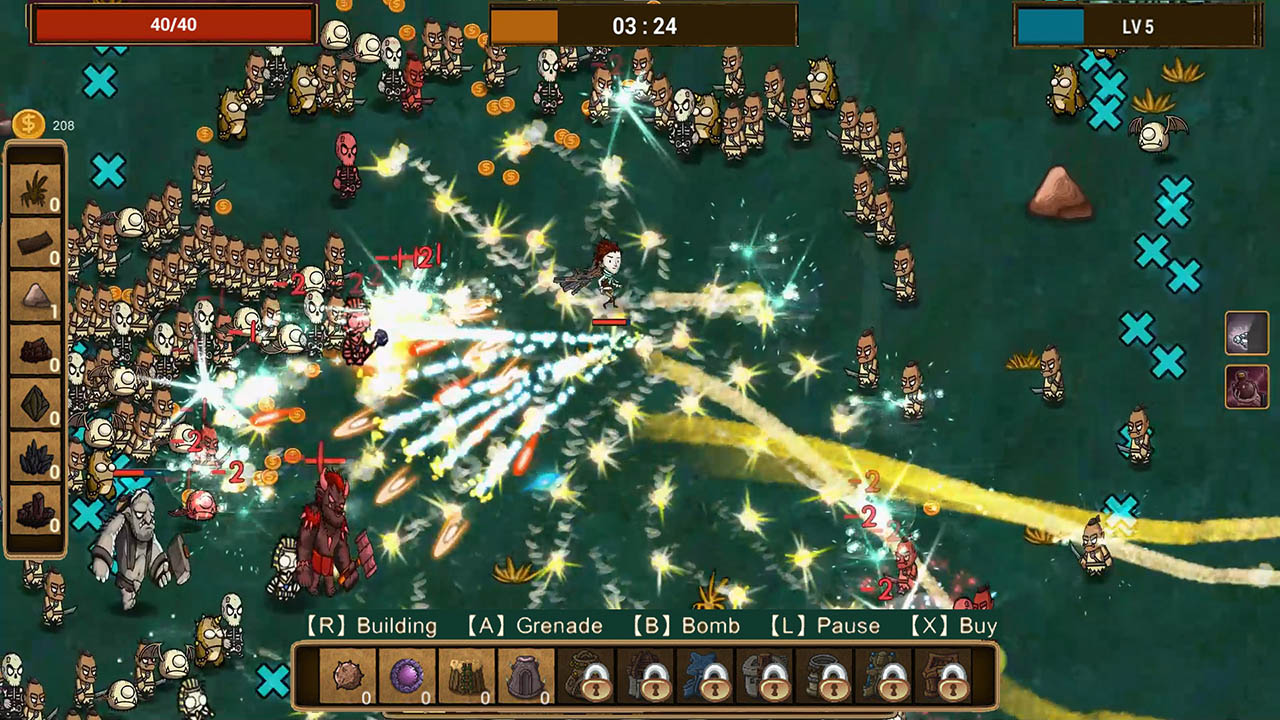Image resolution: width=1280 pixels, height=720 pixels.
Task: Select the coal ore resource slot
Action: pyautogui.click(x=35, y=350)
